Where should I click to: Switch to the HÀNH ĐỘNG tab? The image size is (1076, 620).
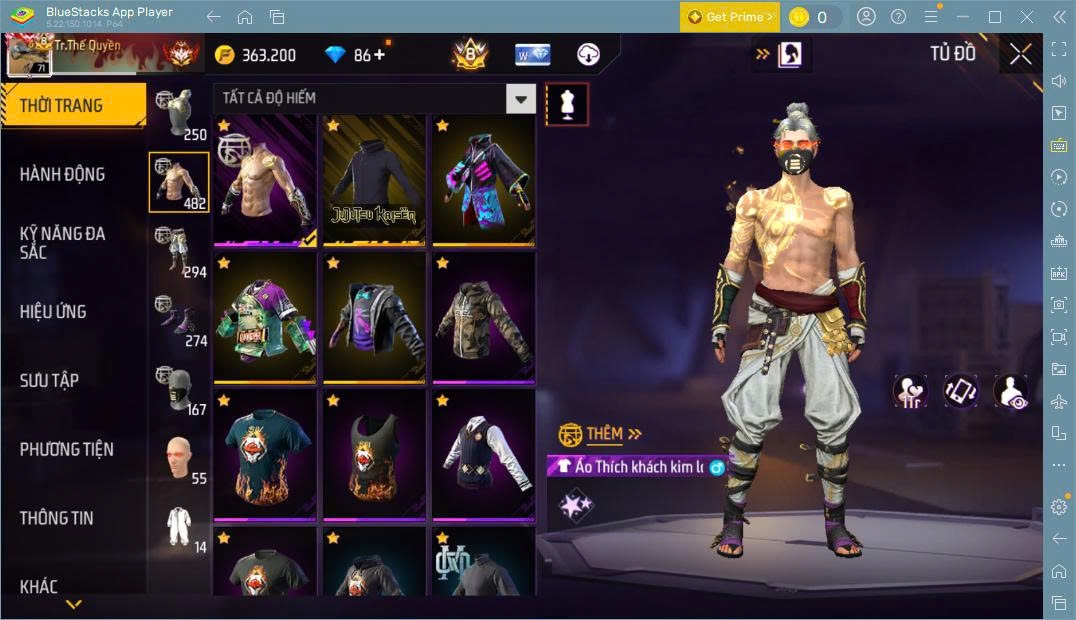point(62,174)
